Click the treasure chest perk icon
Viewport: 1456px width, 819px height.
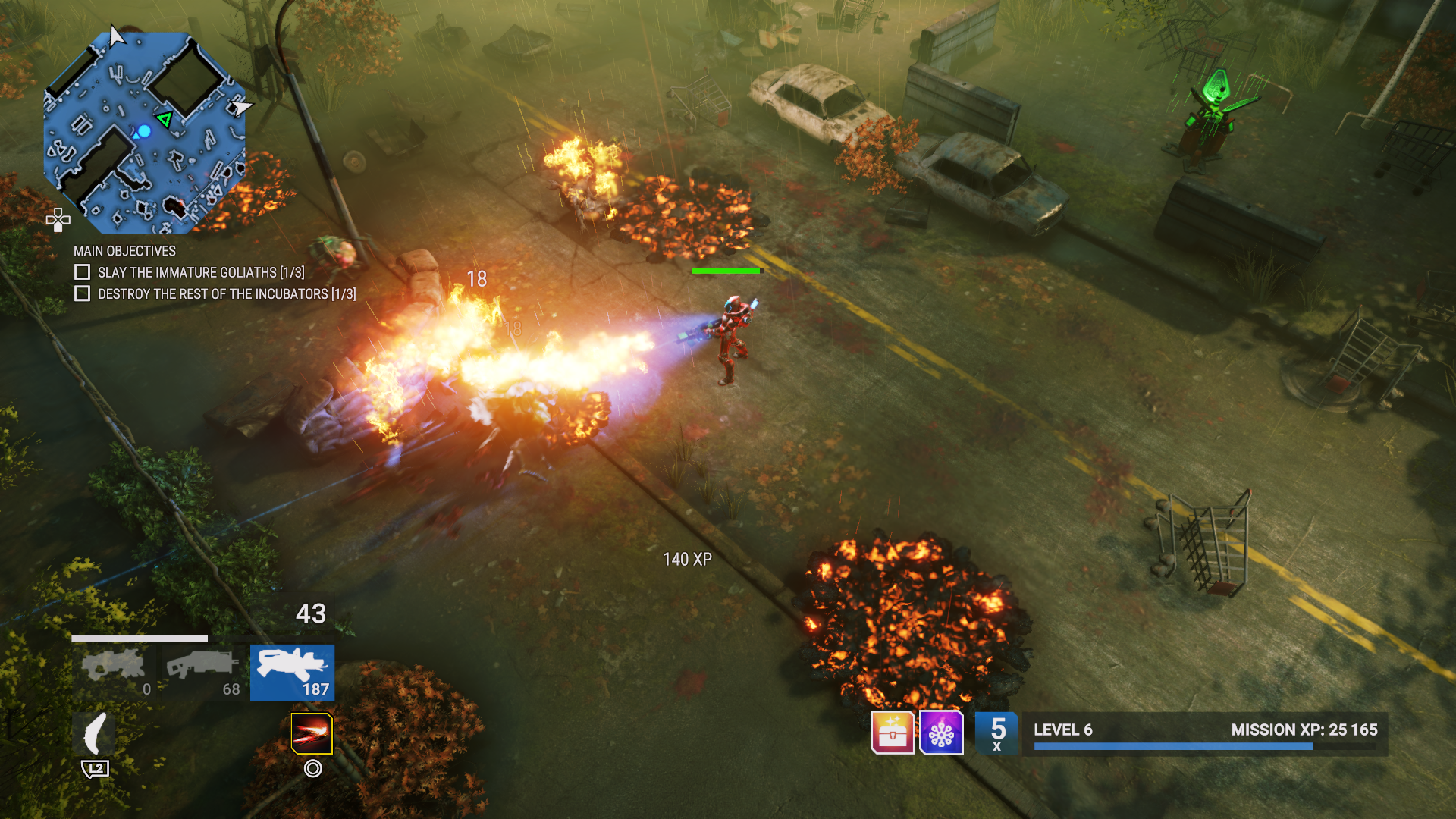click(893, 733)
